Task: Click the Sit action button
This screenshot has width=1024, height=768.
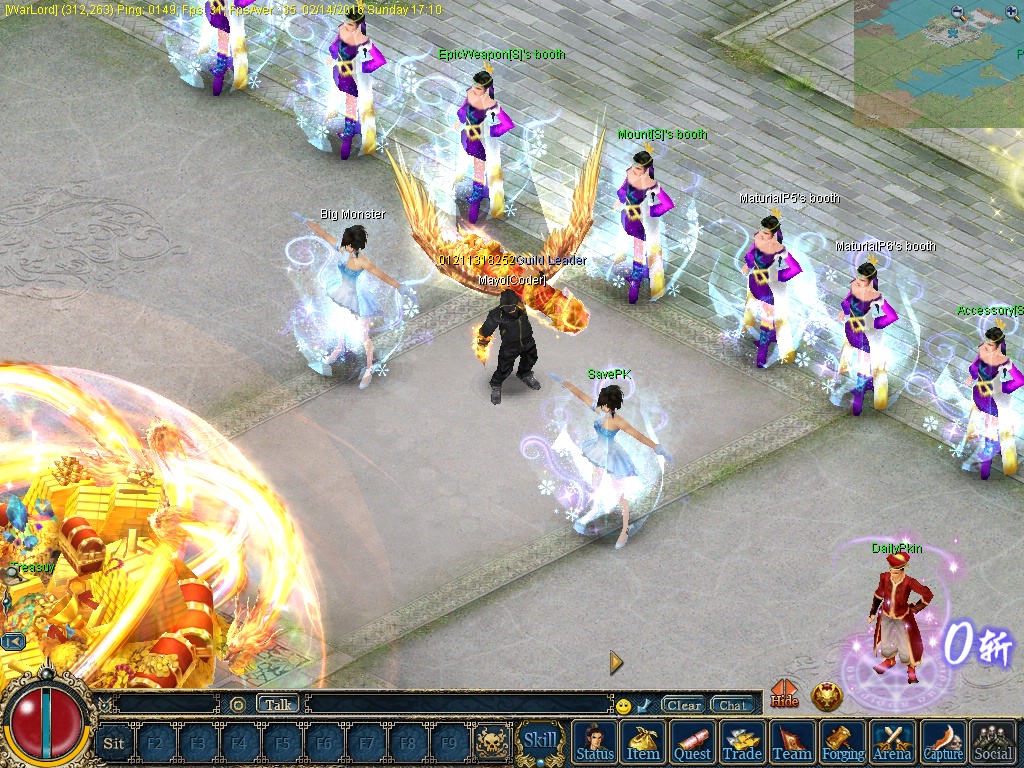Action: [114, 743]
